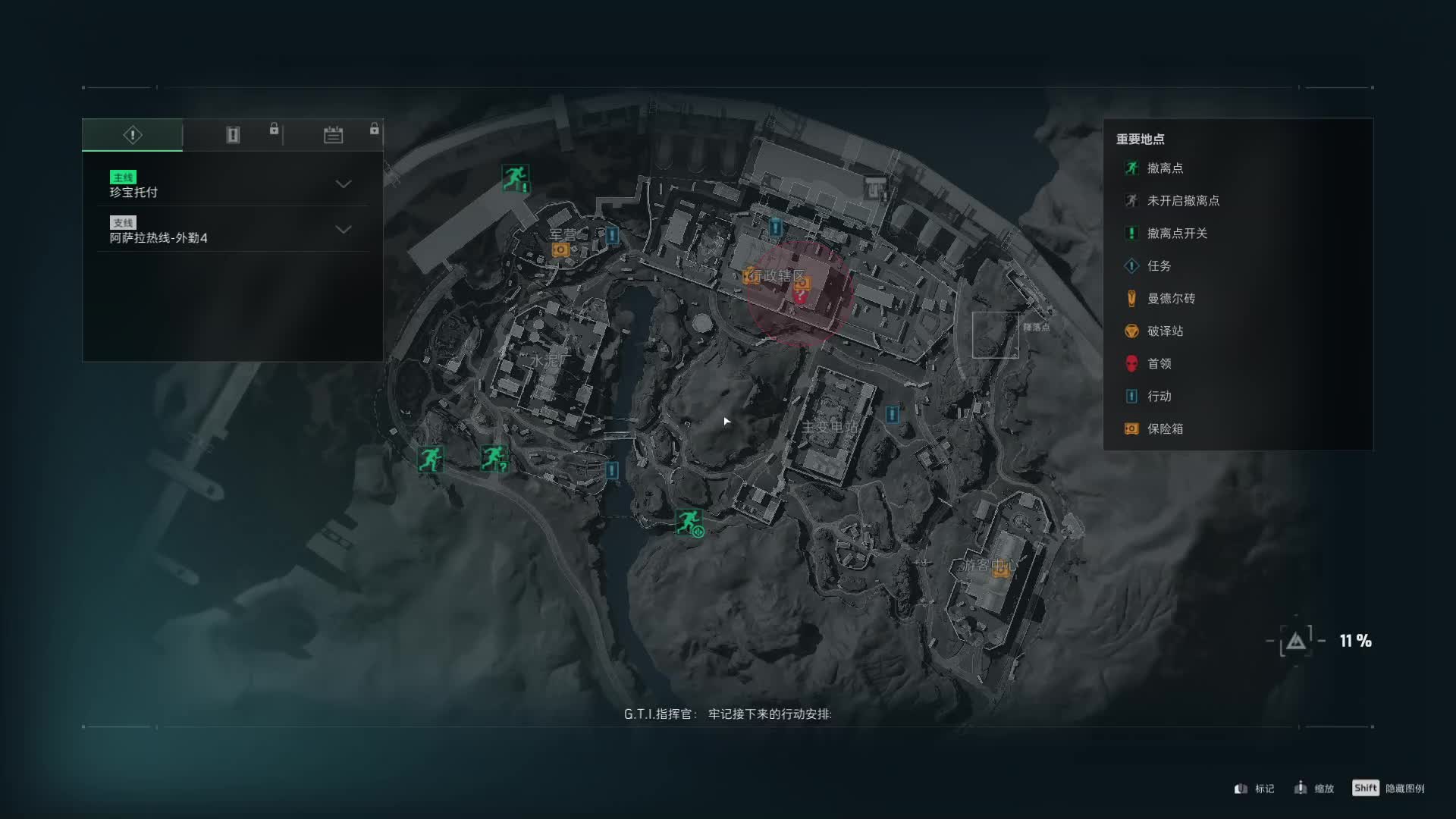Click the extraction marker with globe badge
The width and height of the screenshot is (1456, 819).
(x=689, y=522)
